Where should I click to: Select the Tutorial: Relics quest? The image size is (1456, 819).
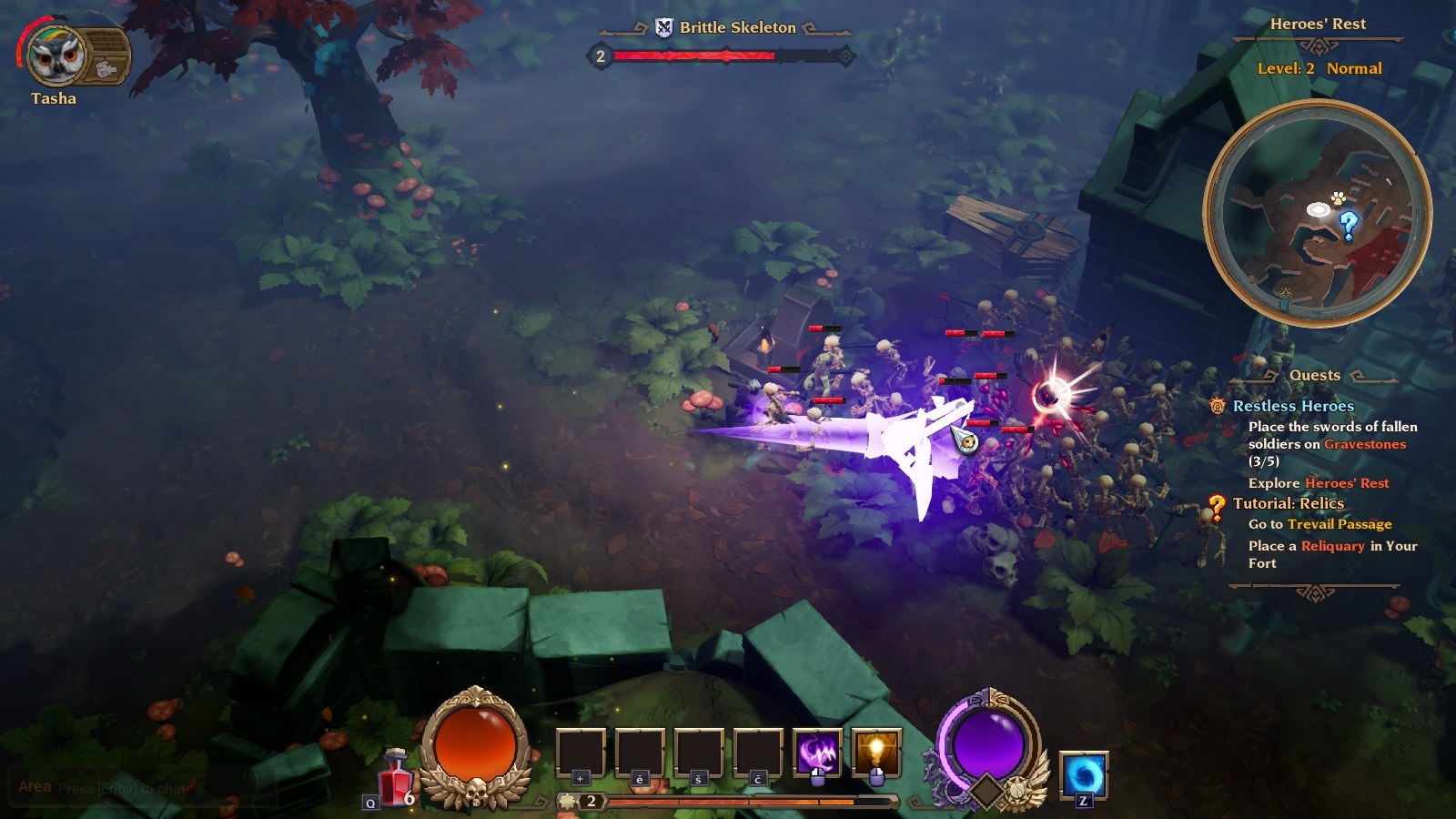(1288, 503)
